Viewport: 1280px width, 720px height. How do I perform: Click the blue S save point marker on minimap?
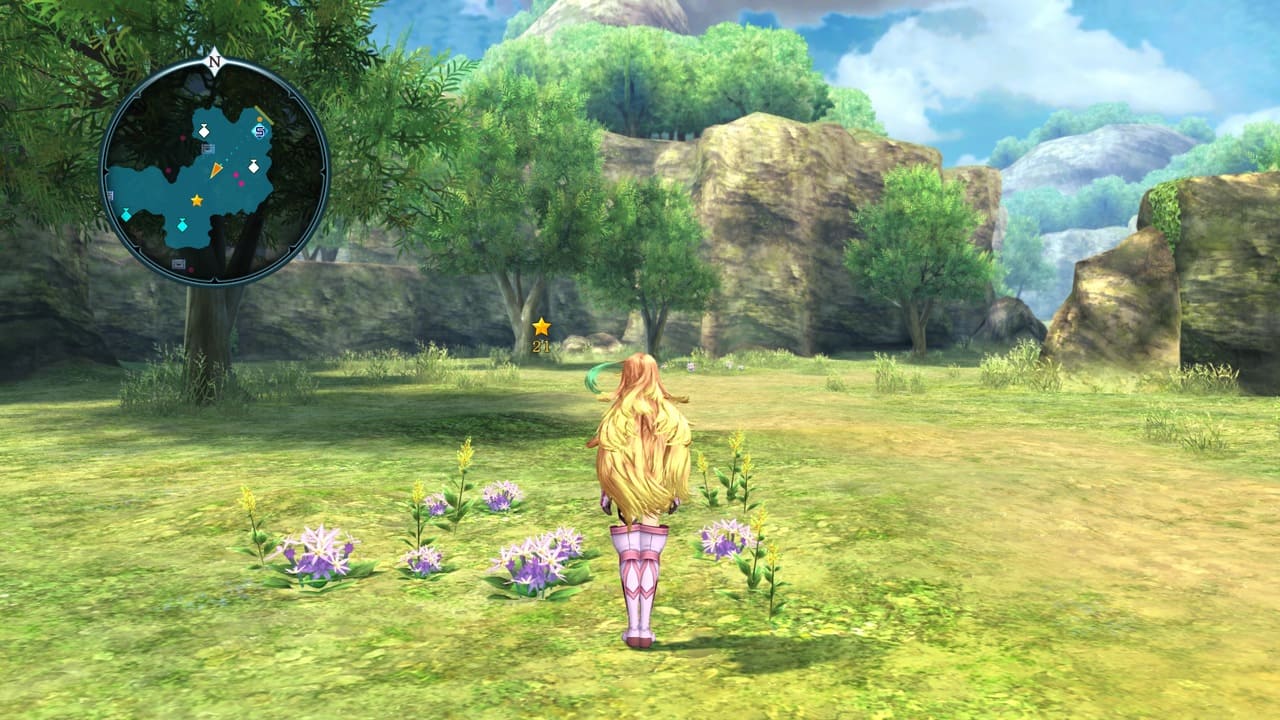260,131
